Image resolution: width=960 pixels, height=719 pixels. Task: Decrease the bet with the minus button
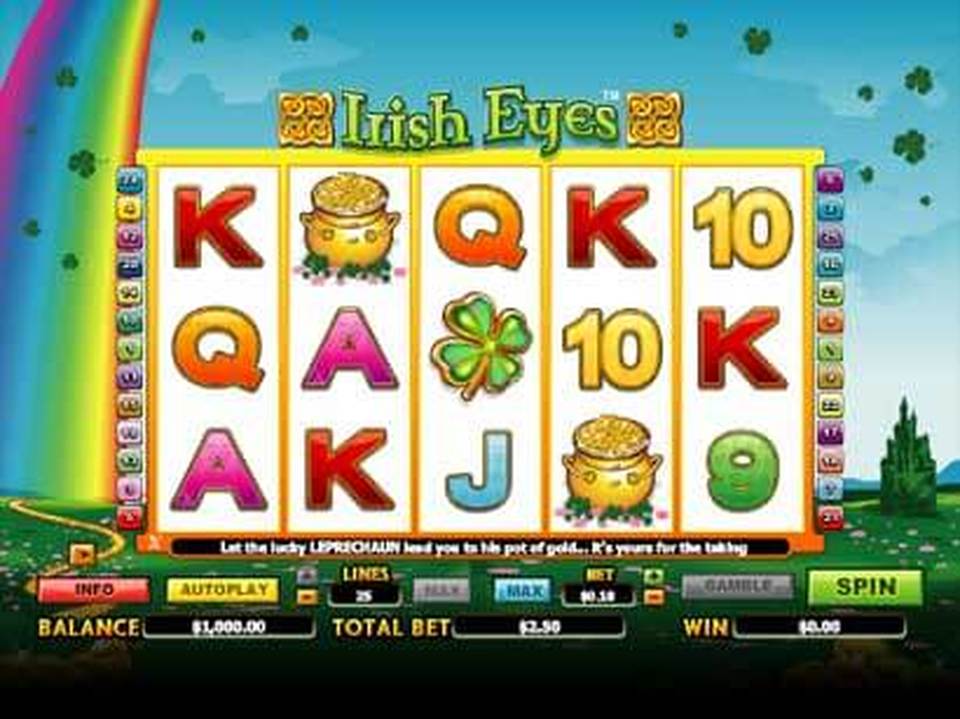(x=654, y=598)
